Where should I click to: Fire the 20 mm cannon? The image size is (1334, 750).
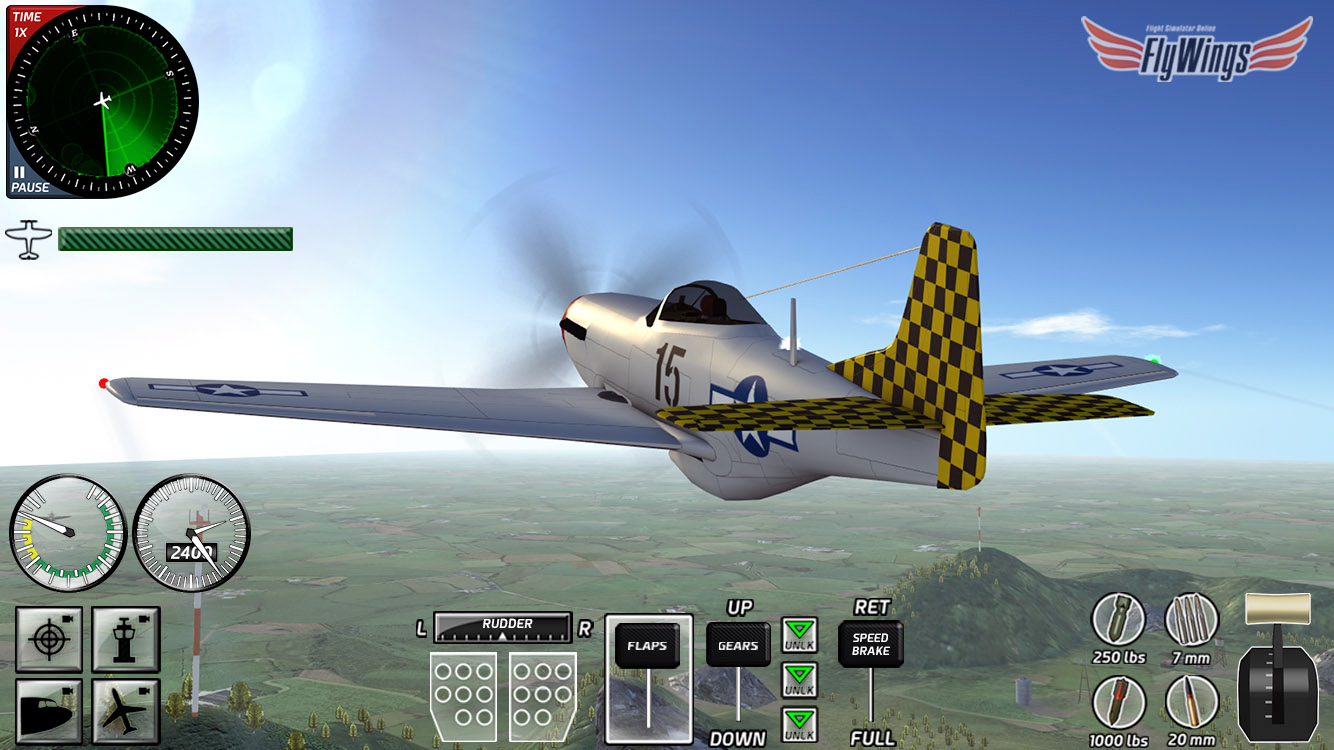(1192, 701)
